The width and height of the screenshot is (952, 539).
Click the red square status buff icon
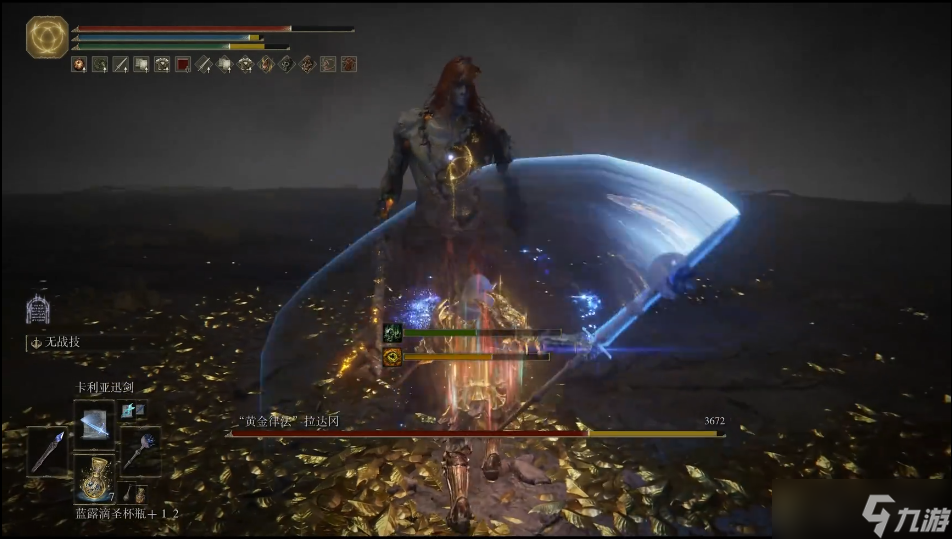(183, 64)
